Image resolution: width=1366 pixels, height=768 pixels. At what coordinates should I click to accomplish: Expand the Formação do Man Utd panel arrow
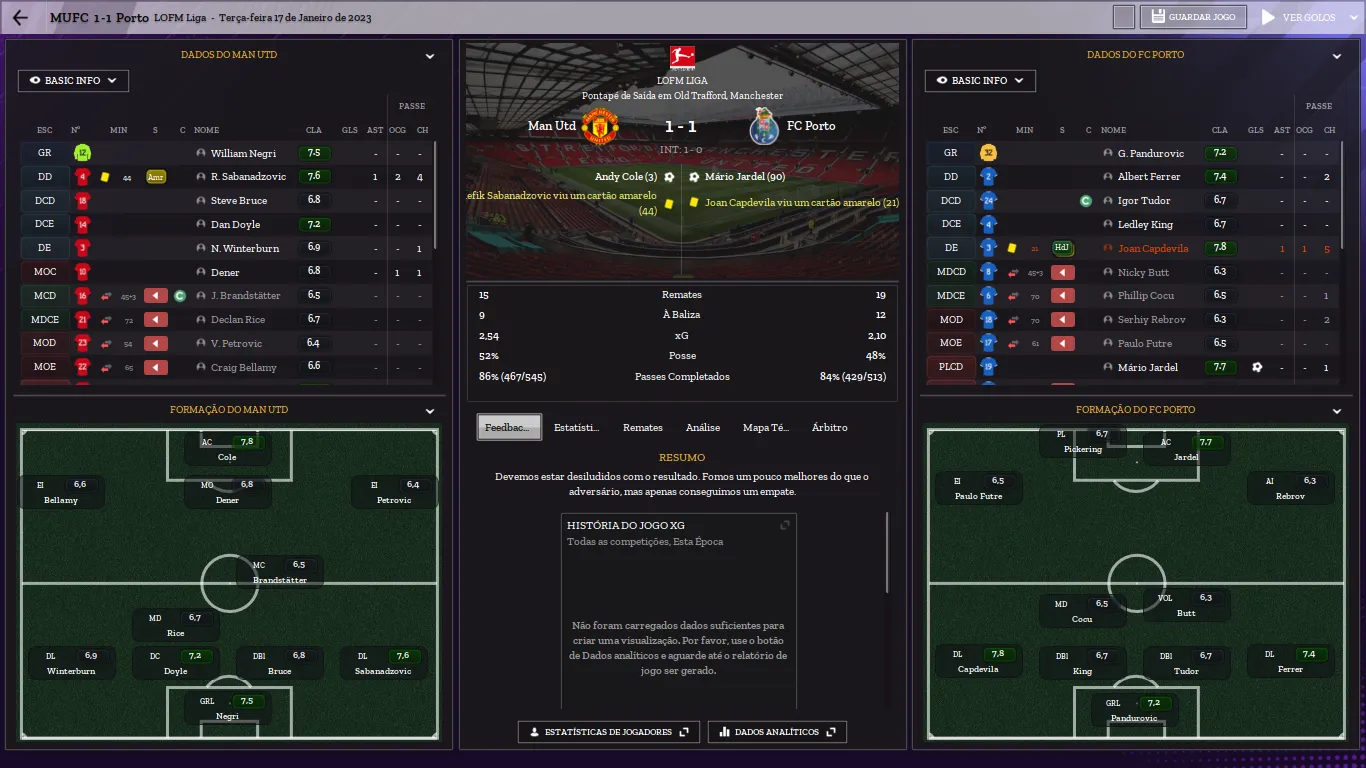(430, 411)
